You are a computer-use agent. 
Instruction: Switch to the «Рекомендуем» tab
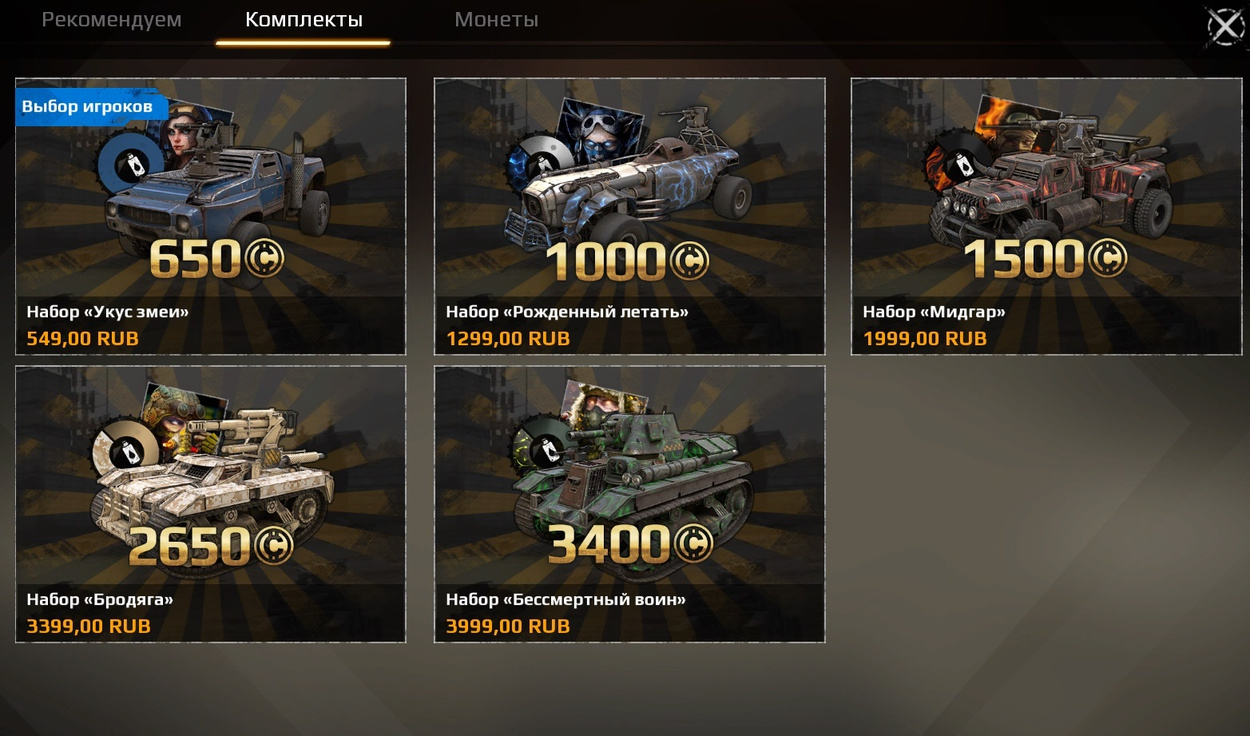(x=111, y=20)
